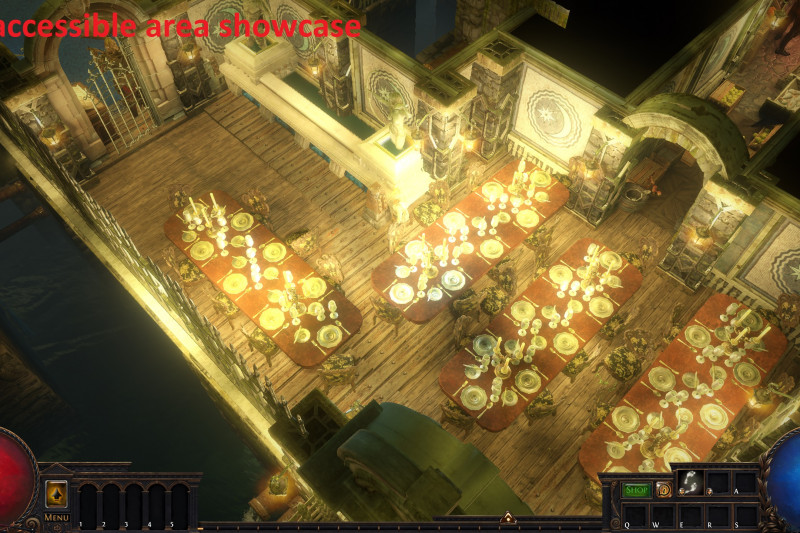Click the golden up-arrow level-up icon
800x533 pixels.
pos(56,495)
